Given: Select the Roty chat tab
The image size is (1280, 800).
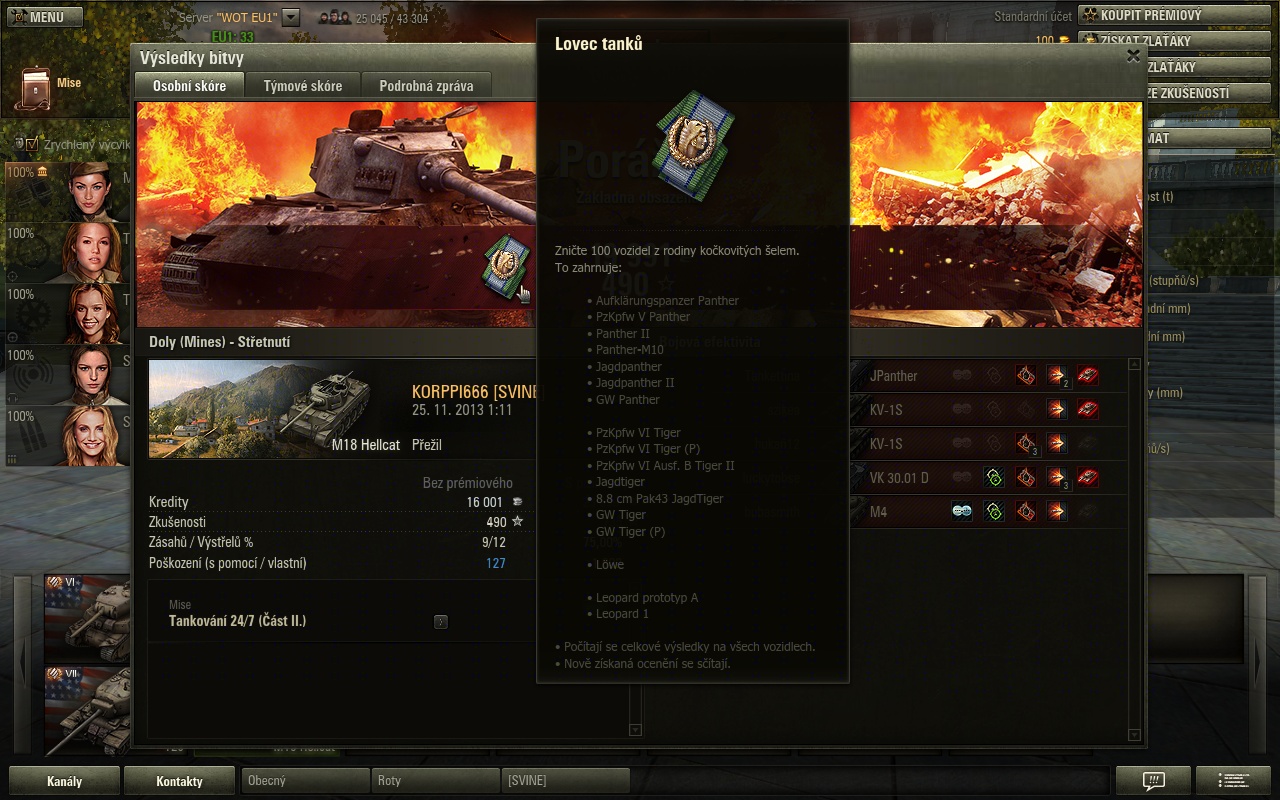Looking at the screenshot, I should [x=434, y=781].
